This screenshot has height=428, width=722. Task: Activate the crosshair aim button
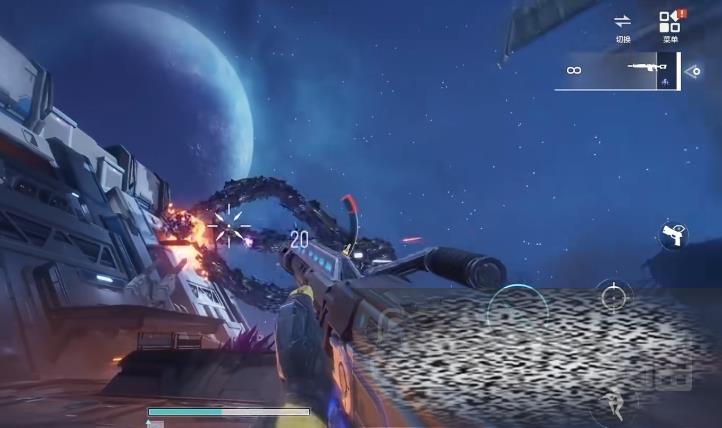(x=614, y=296)
